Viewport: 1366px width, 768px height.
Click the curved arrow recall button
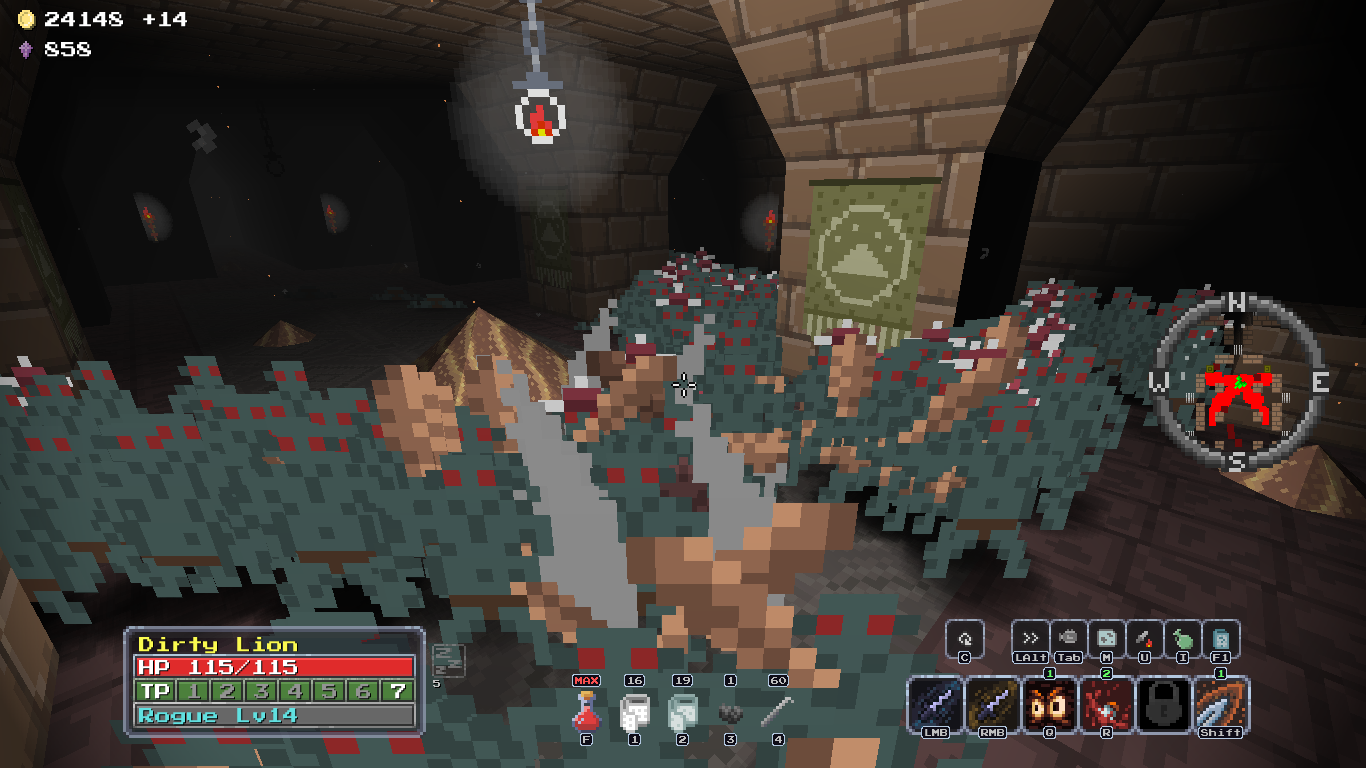point(965,639)
